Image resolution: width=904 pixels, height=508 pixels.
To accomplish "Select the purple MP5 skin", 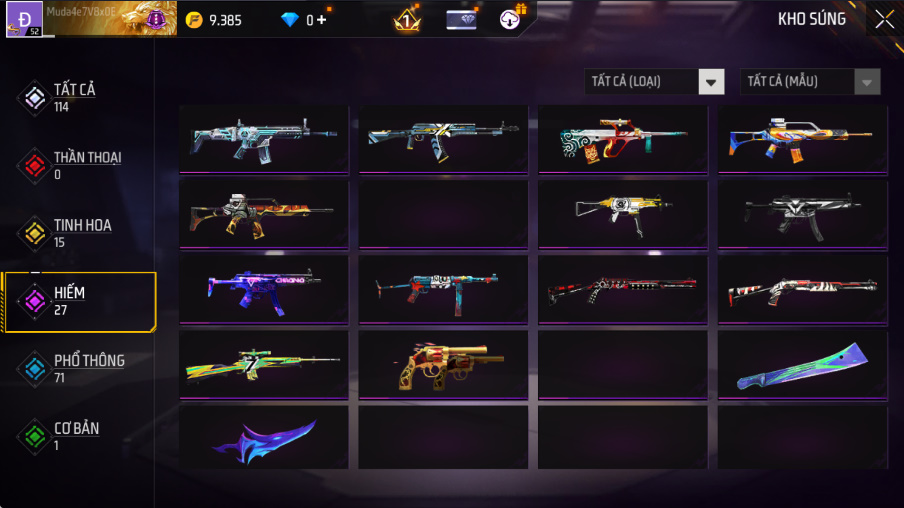I will [264, 291].
